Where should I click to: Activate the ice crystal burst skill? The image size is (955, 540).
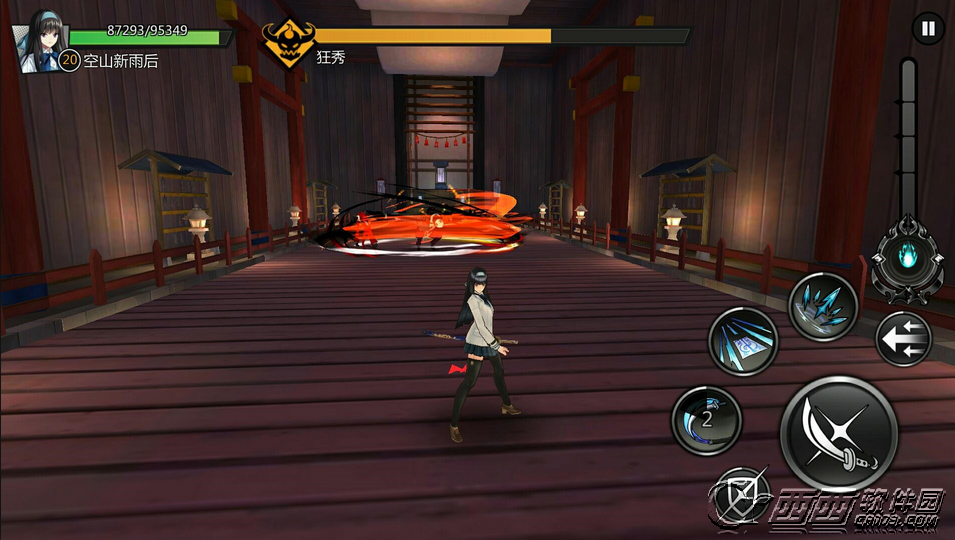tap(823, 306)
